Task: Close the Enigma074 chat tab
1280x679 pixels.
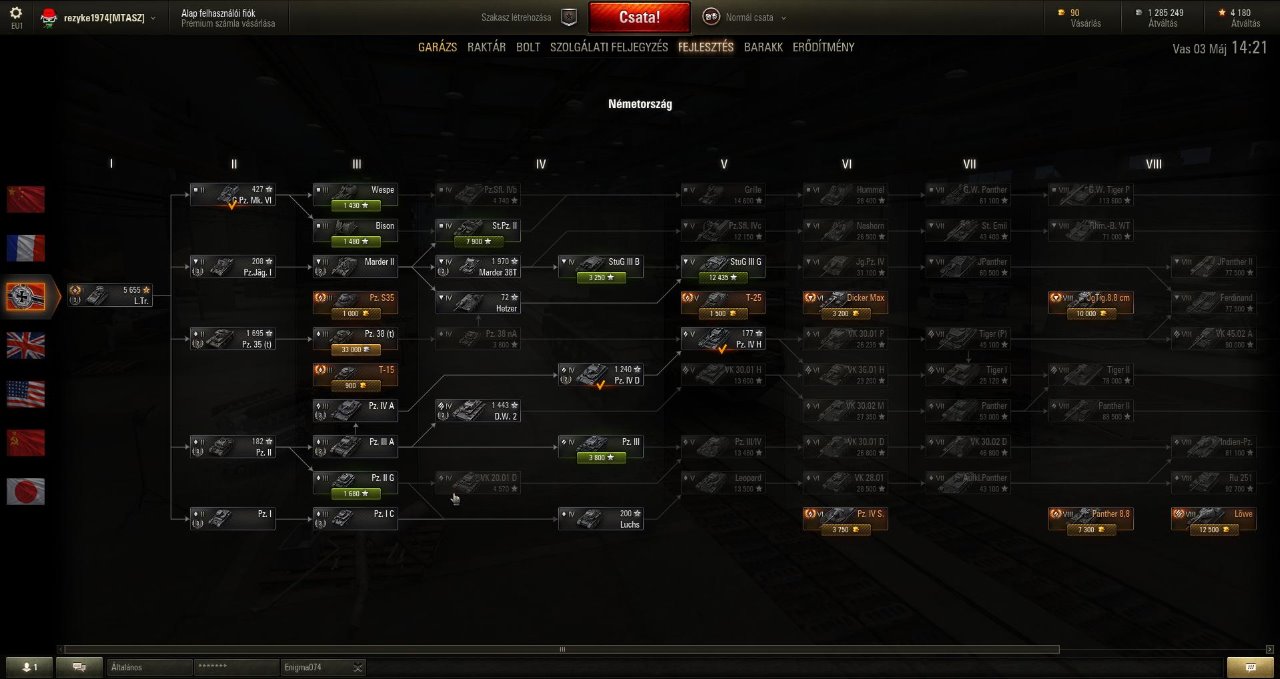Action: pos(358,668)
